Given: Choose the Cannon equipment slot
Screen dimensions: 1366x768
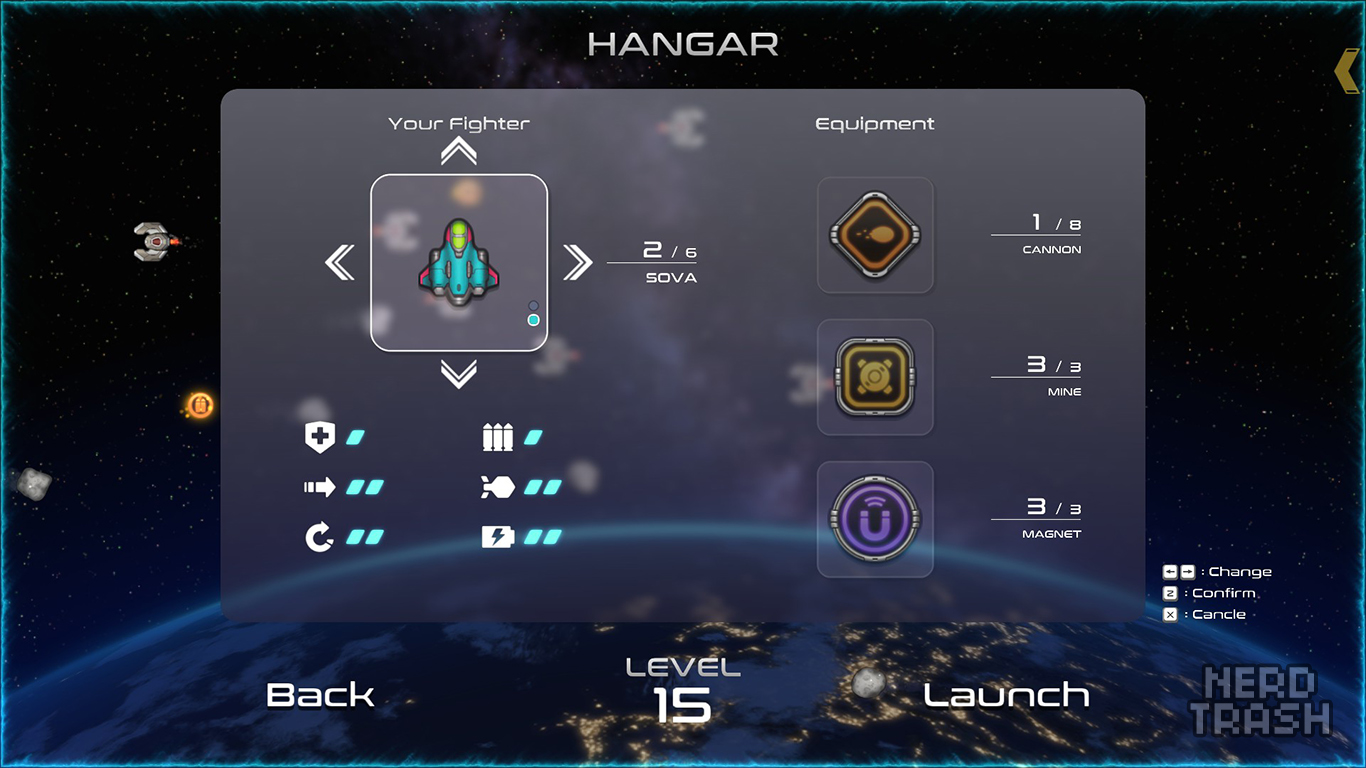Looking at the screenshot, I should 875,235.
